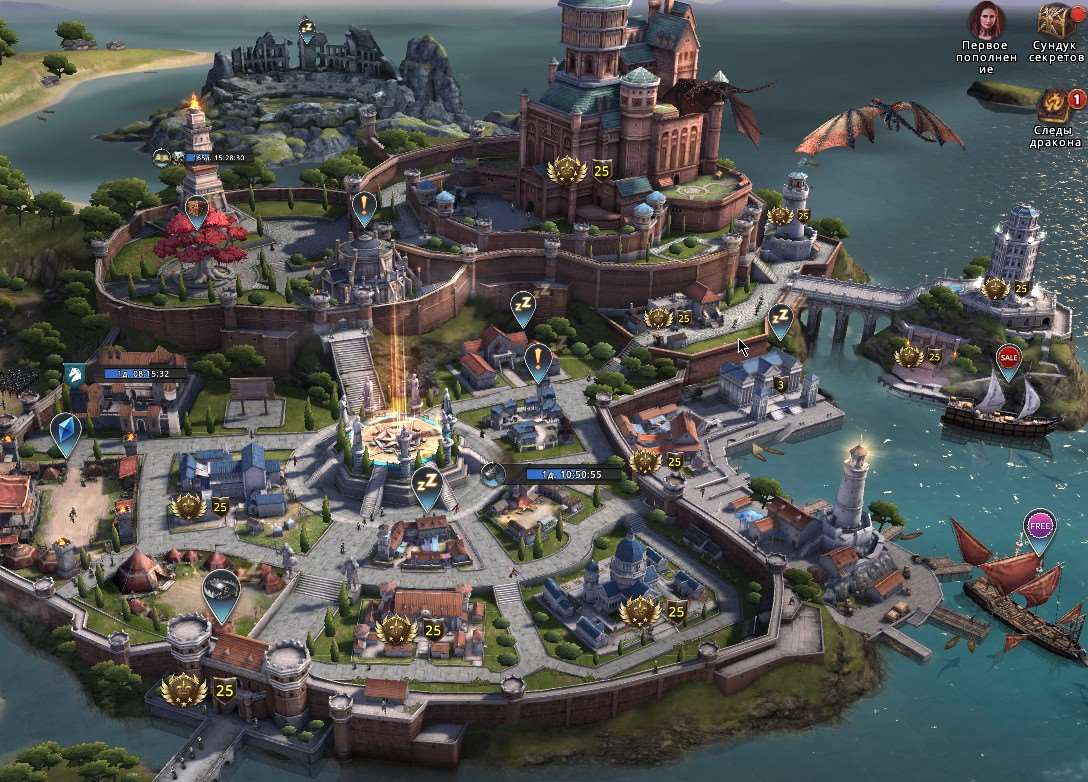This screenshot has width=1088, height=782.
Task: Open the Сундук секретов chest
Action: point(1055,22)
